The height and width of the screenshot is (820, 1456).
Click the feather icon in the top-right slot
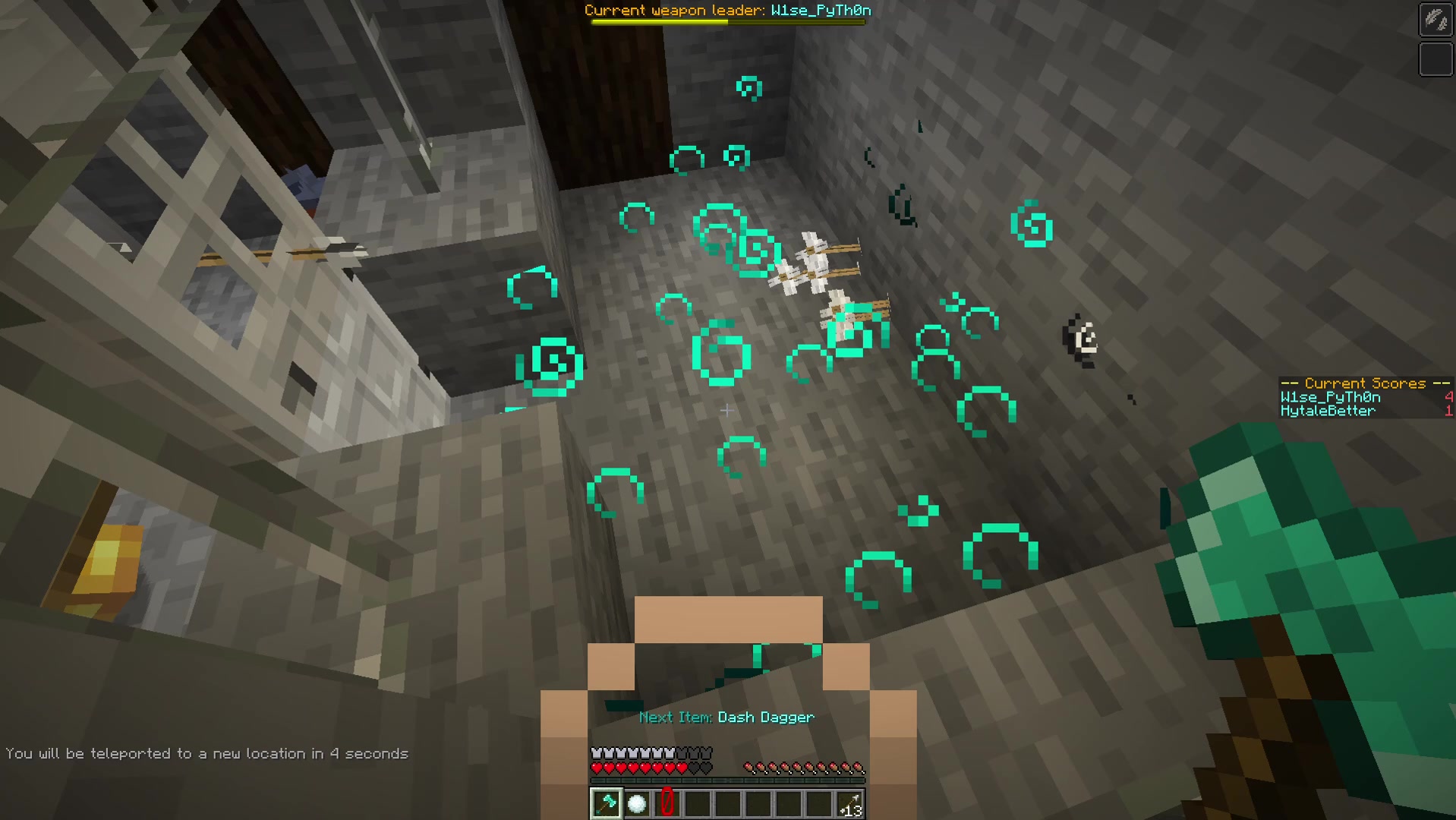(1437, 20)
